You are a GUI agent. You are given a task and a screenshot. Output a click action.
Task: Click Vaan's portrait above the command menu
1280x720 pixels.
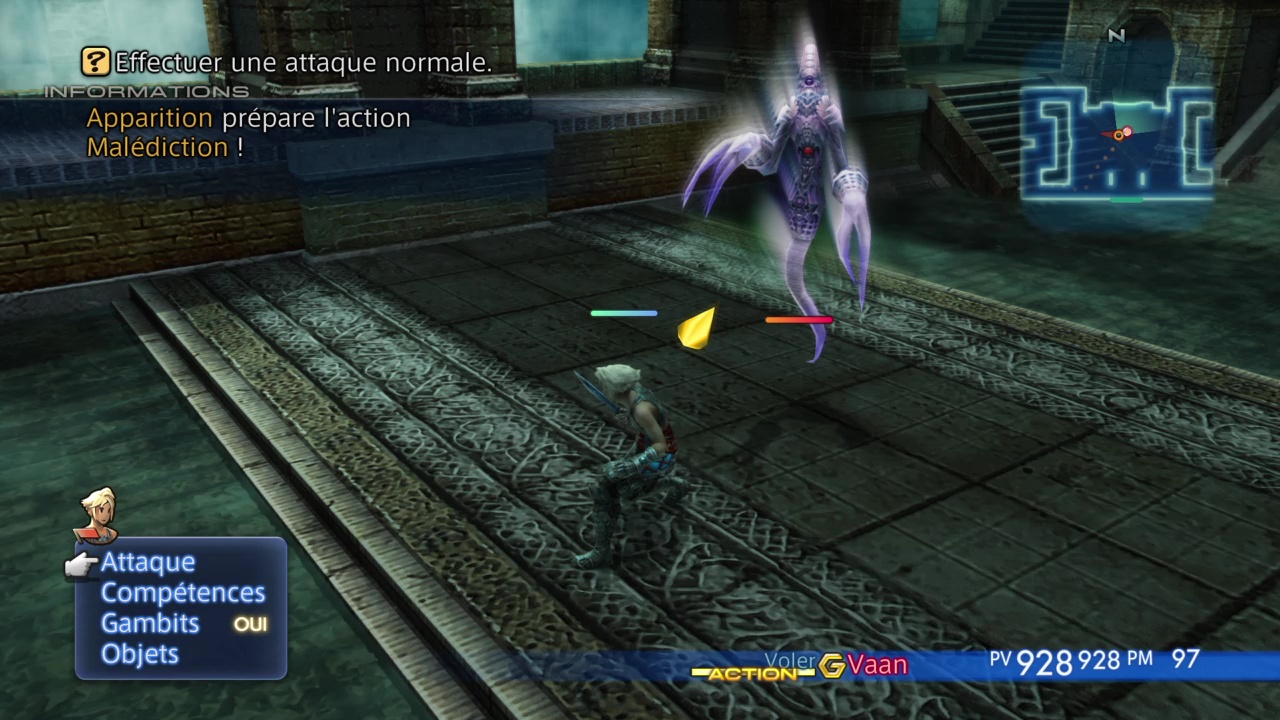(x=98, y=514)
